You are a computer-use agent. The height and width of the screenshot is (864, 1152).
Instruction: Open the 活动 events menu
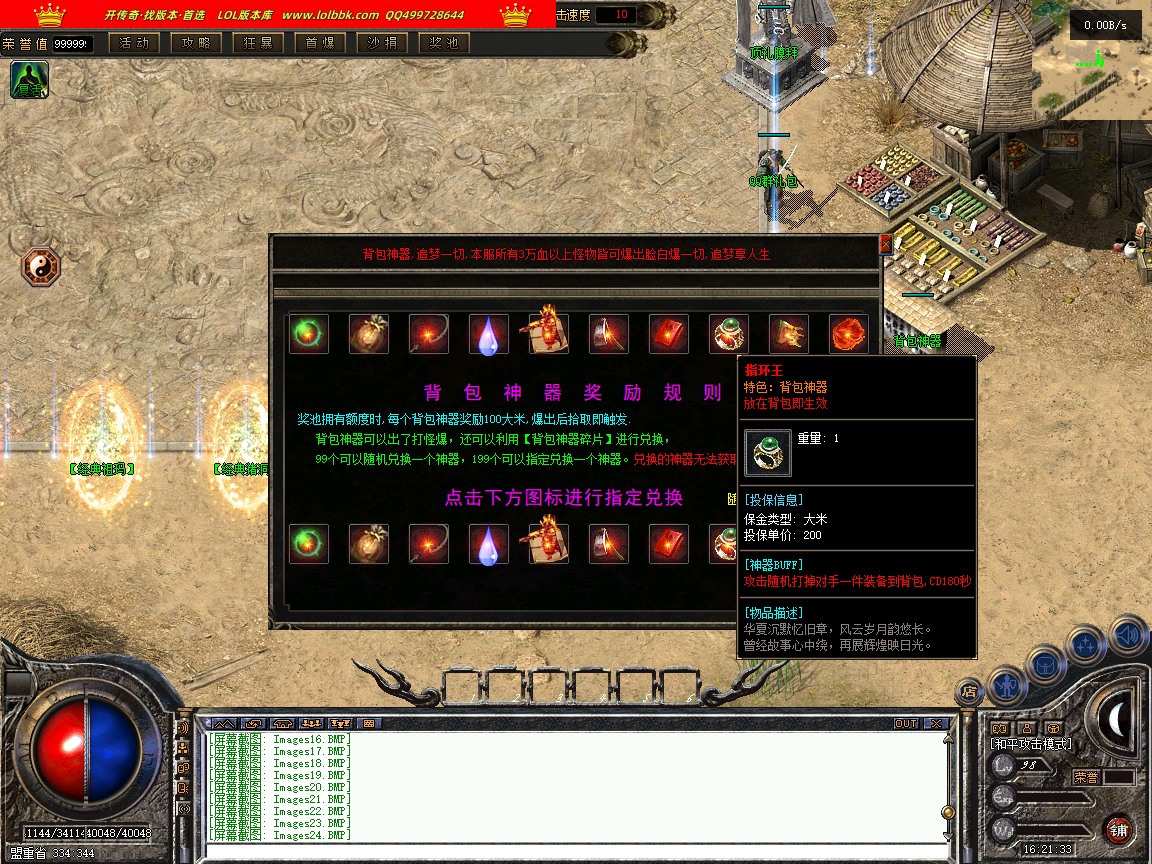134,43
